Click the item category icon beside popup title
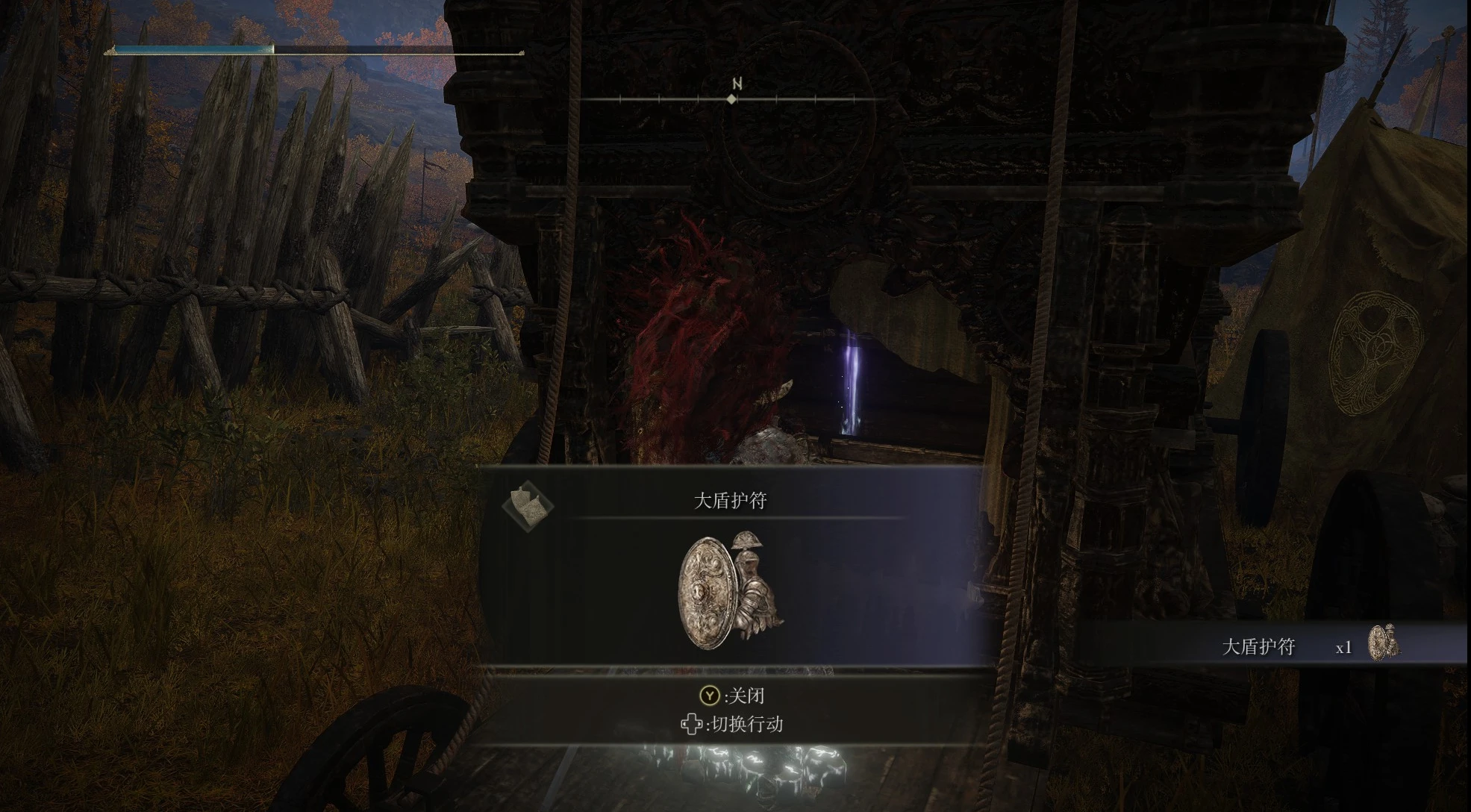 [528, 505]
